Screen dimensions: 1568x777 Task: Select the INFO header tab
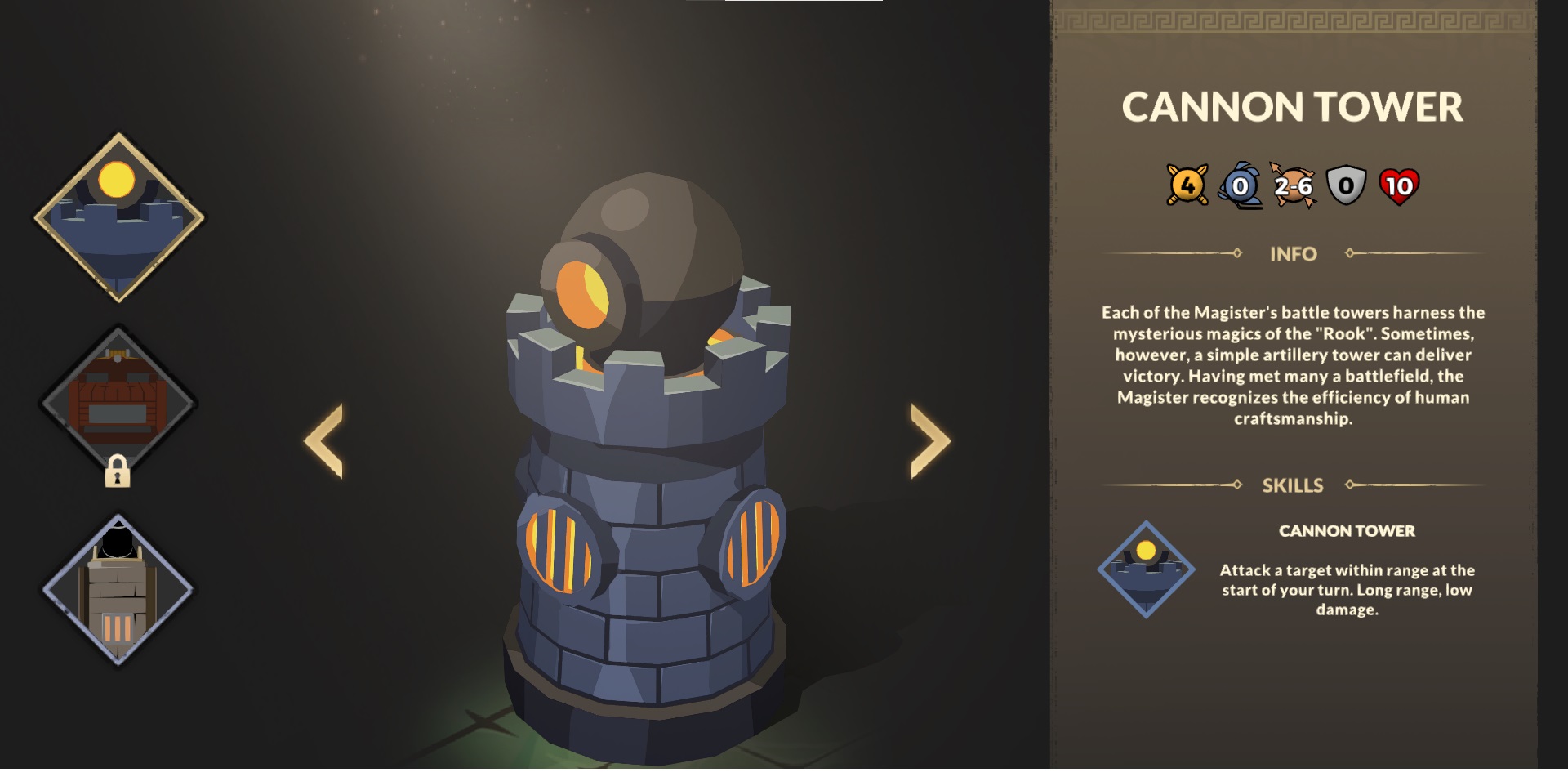point(1294,254)
